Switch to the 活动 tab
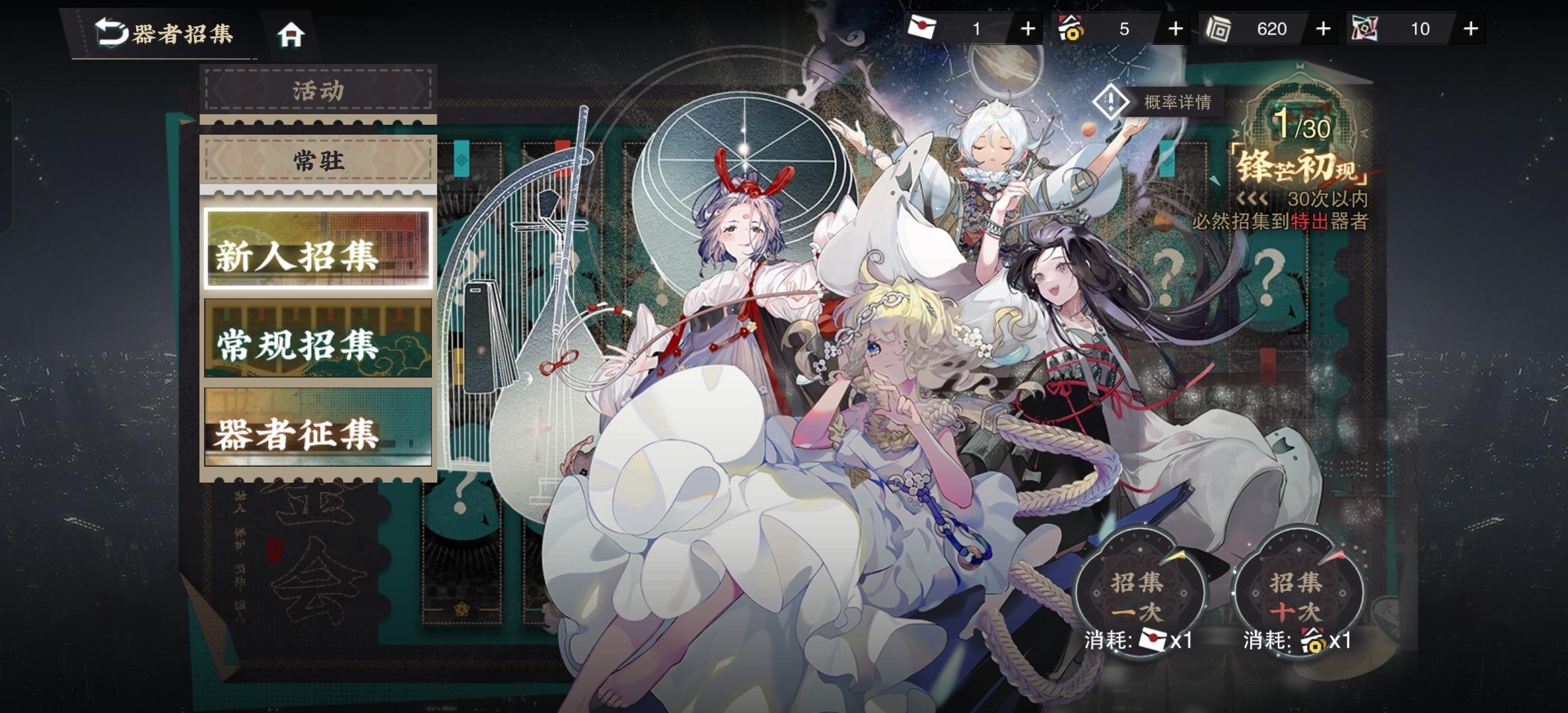The image size is (1568, 713). coord(318,91)
